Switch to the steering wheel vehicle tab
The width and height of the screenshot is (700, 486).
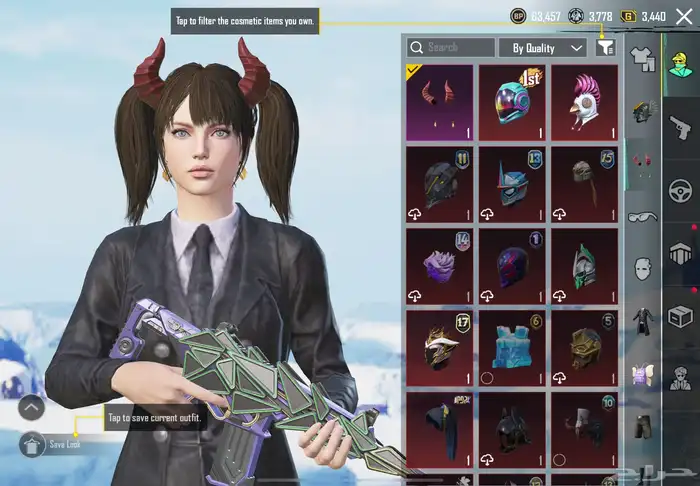(681, 190)
